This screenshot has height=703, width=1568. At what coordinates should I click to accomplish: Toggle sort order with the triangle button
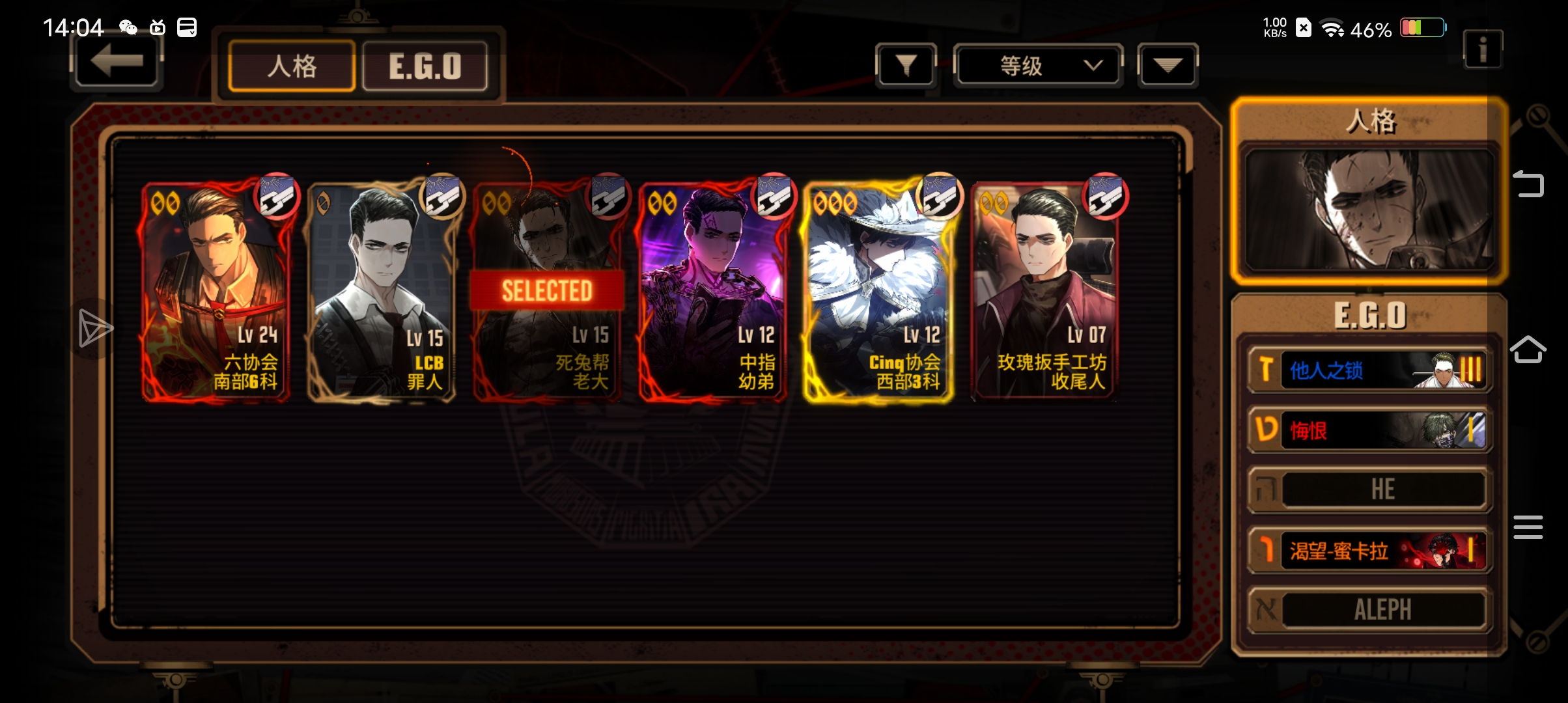click(1168, 65)
